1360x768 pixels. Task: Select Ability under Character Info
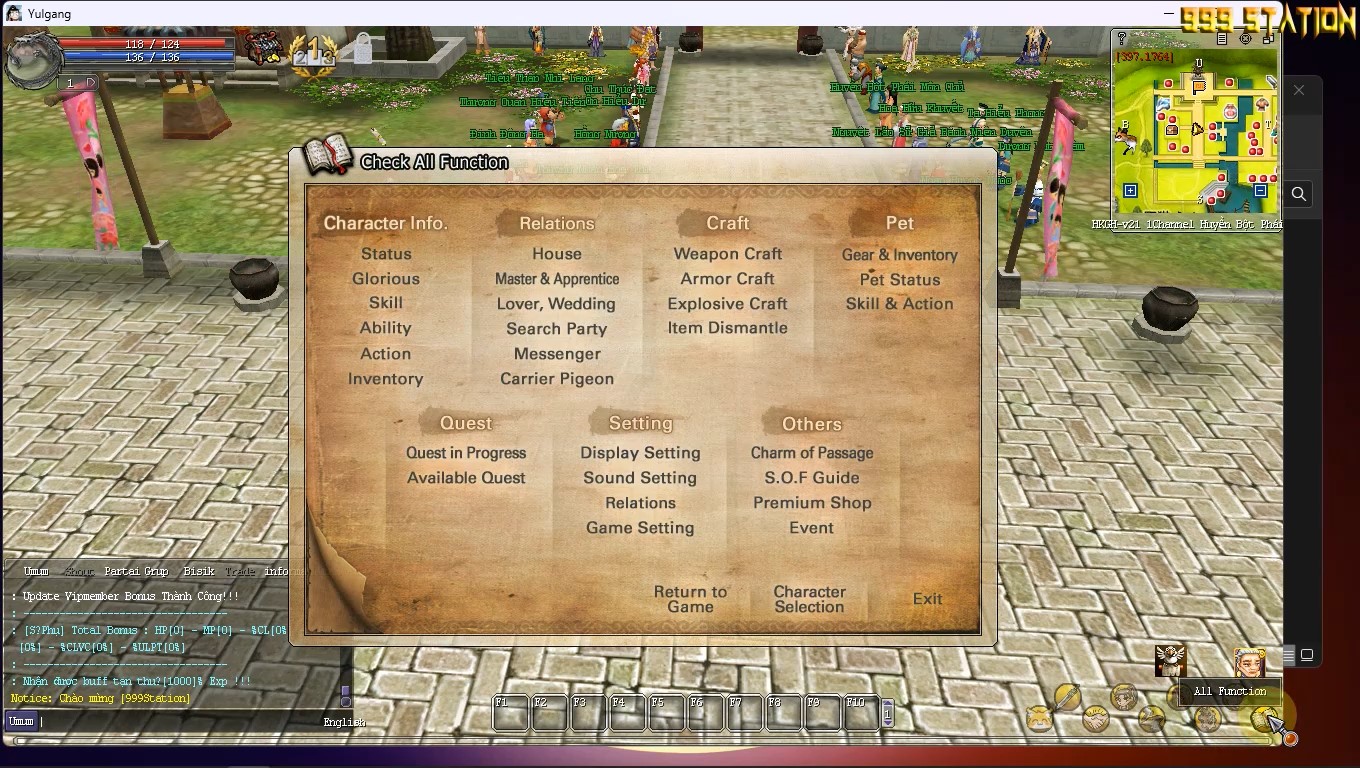click(386, 328)
